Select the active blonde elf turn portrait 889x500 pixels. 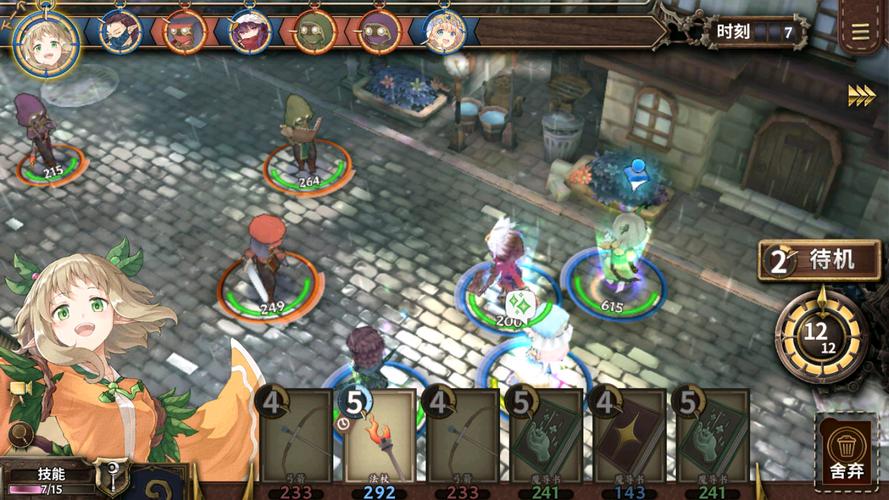45,40
